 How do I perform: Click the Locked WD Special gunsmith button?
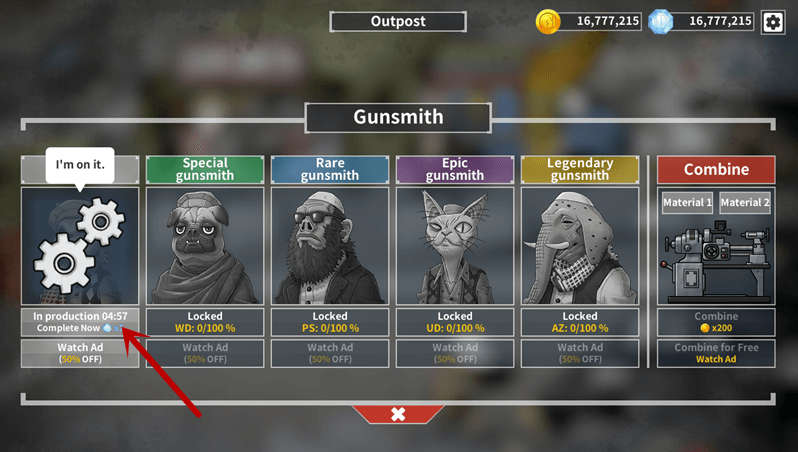[x=205, y=322]
